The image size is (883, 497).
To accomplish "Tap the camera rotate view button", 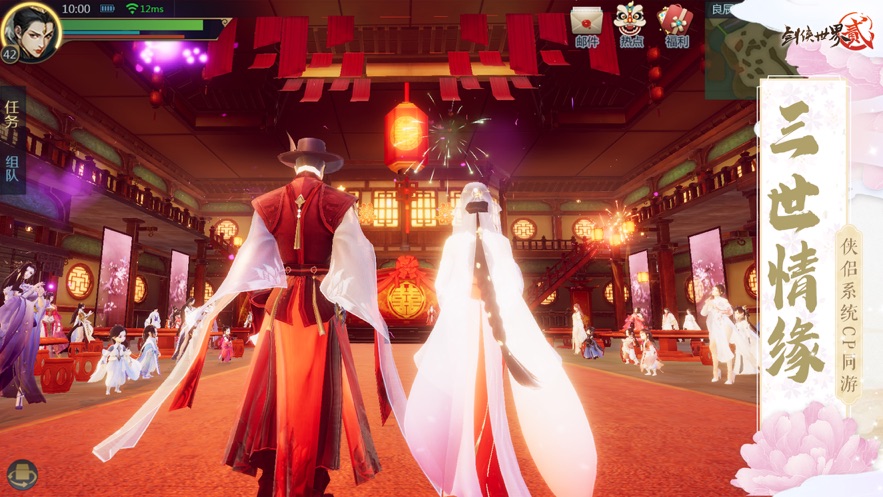I will tap(20, 475).
